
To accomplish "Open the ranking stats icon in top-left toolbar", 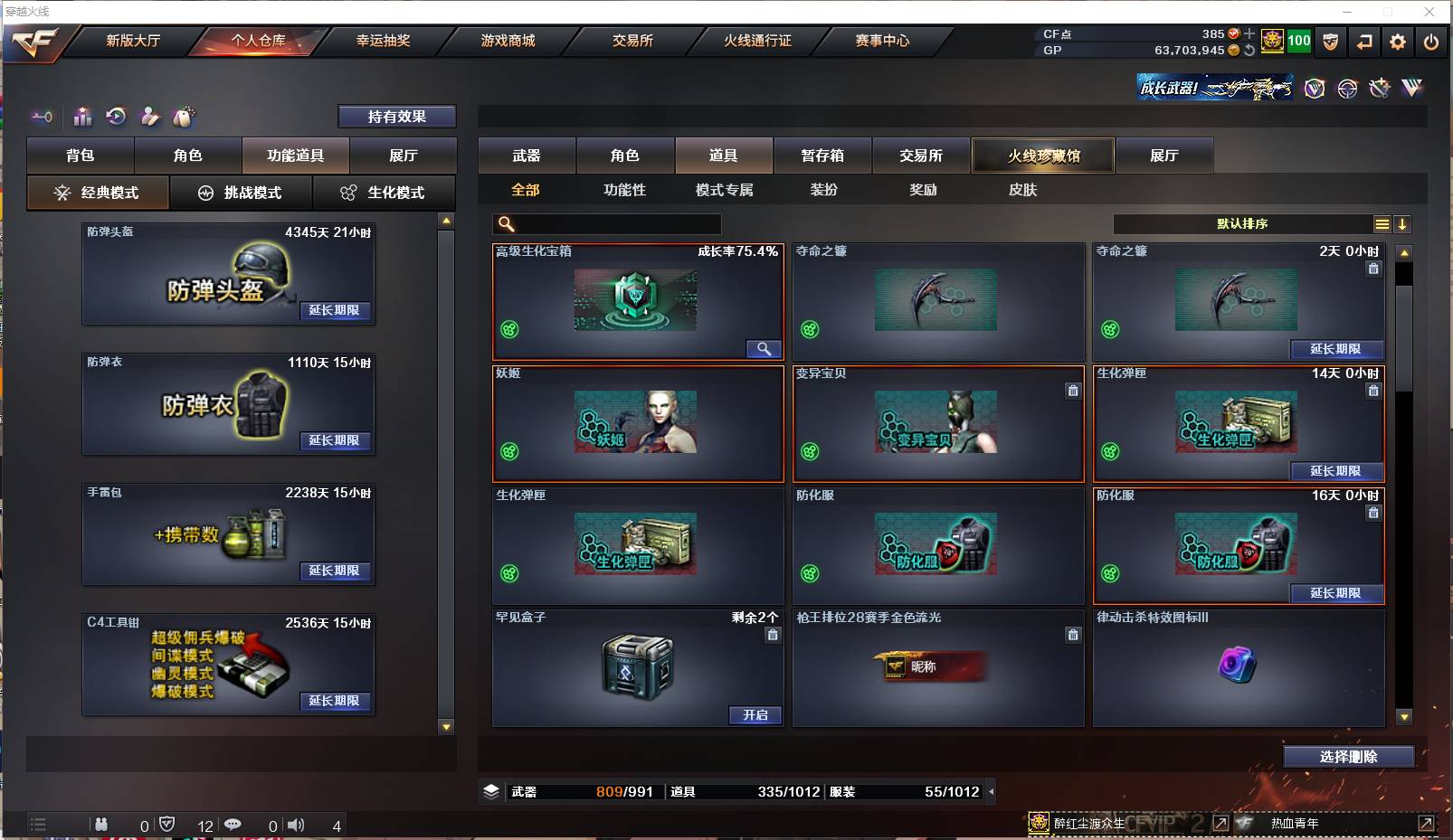I will pos(81,117).
